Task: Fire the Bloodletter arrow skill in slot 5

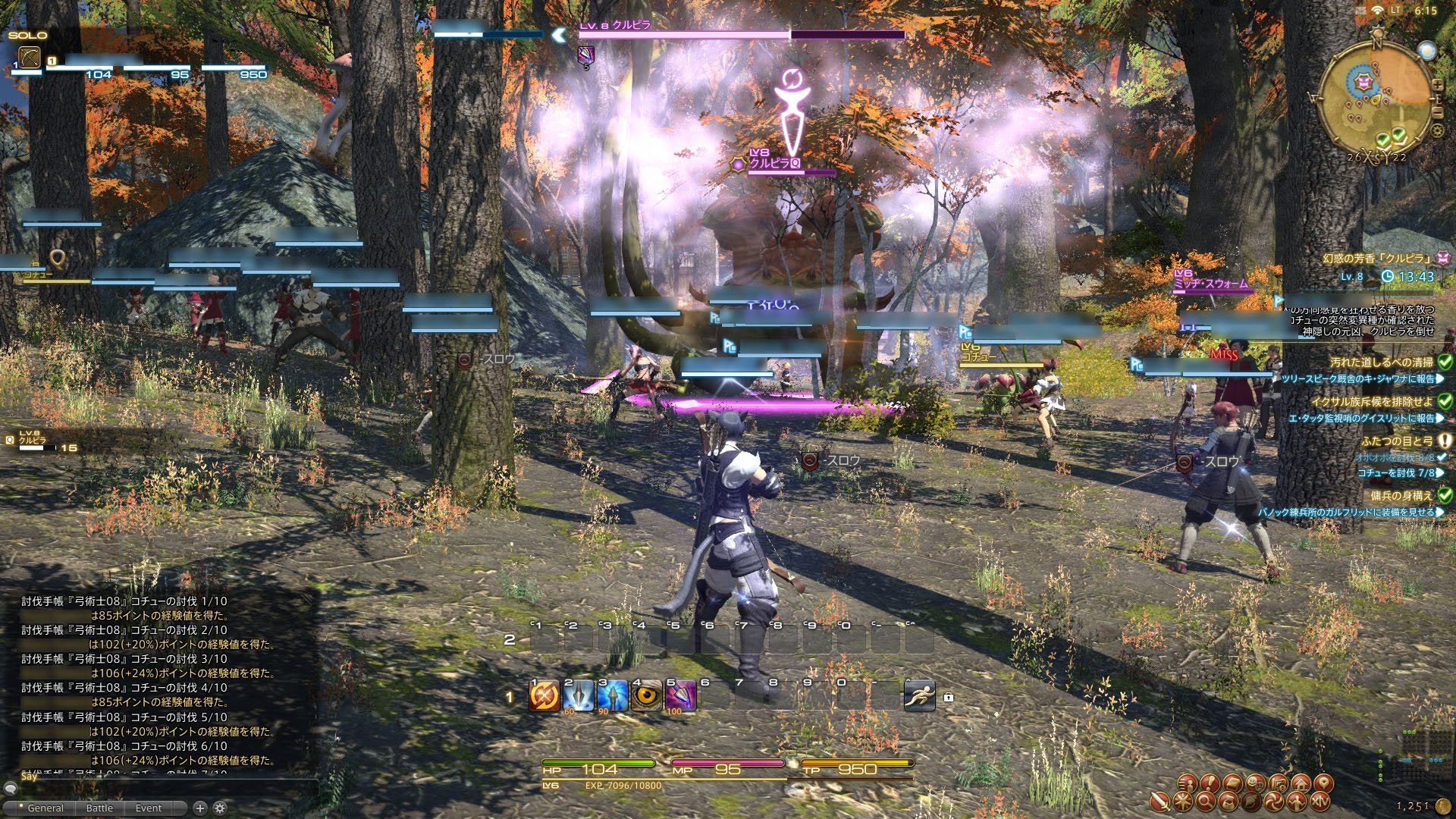Action: click(680, 695)
